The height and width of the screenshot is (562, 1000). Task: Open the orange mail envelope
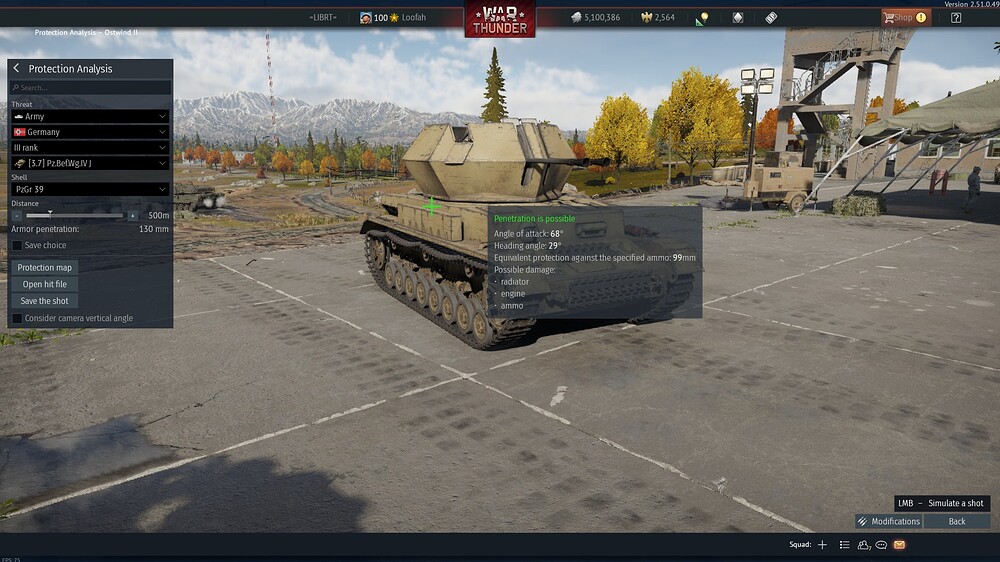pos(899,545)
